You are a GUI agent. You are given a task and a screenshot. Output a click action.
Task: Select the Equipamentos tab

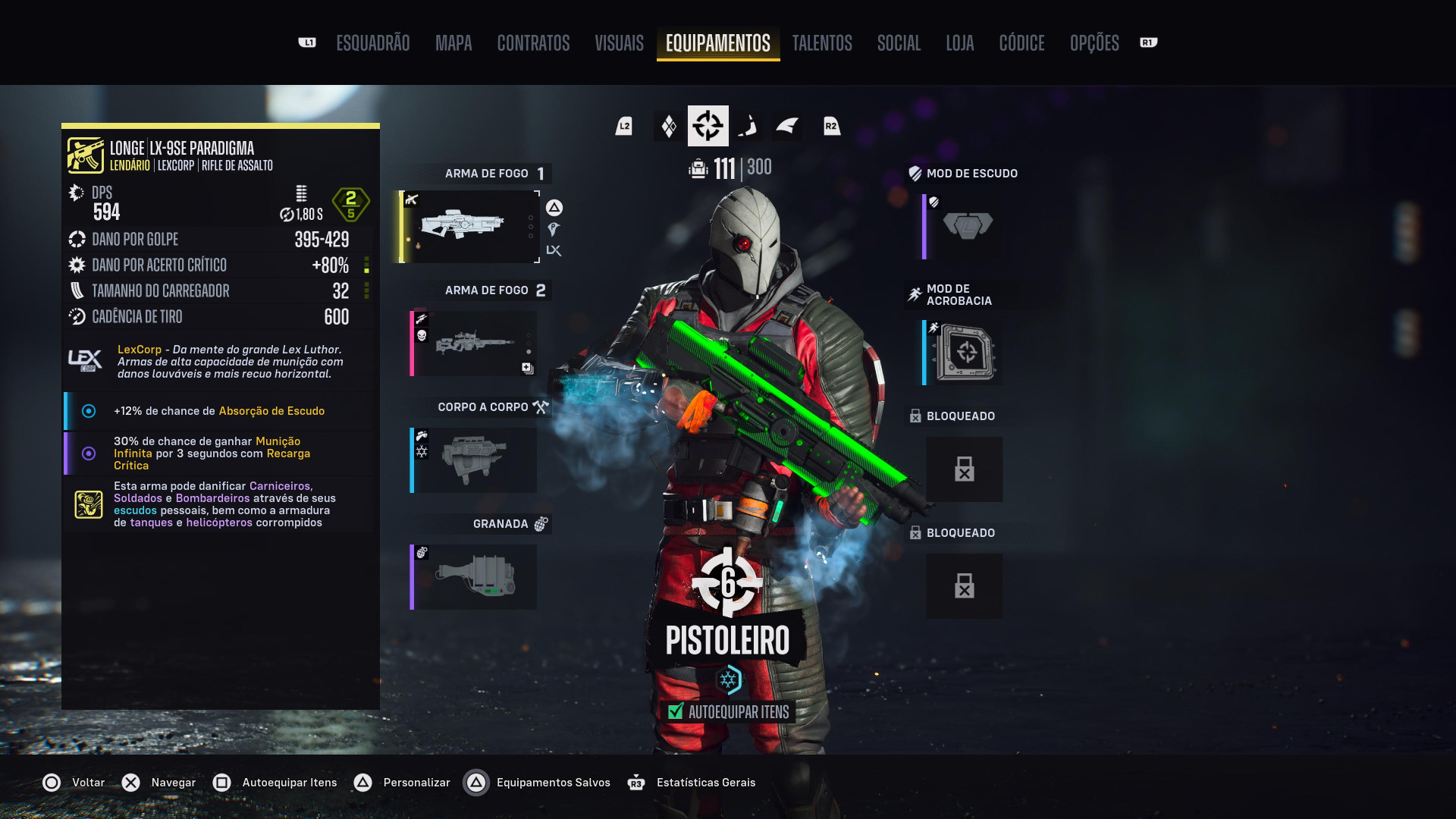(717, 43)
